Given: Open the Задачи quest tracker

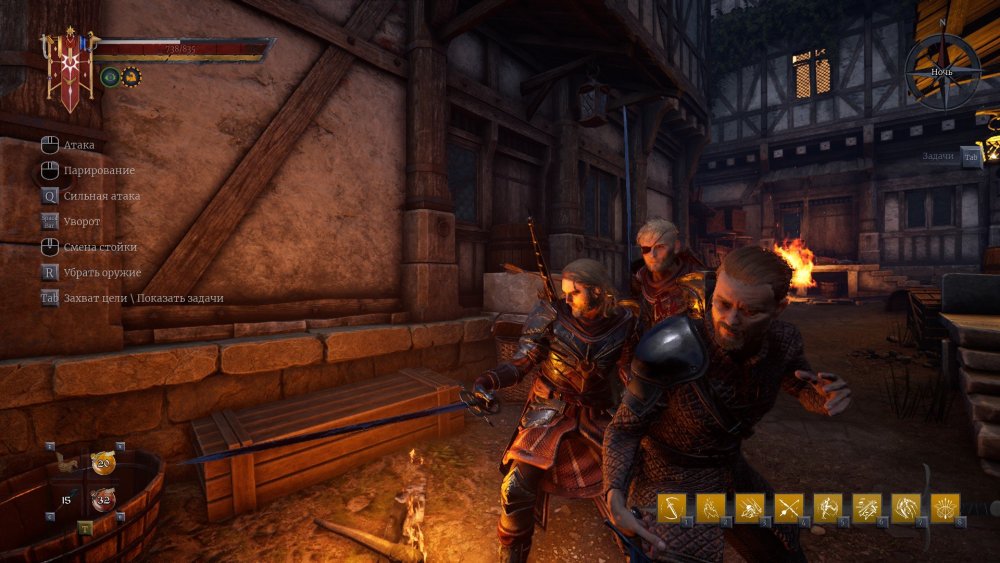Looking at the screenshot, I should 969,156.
